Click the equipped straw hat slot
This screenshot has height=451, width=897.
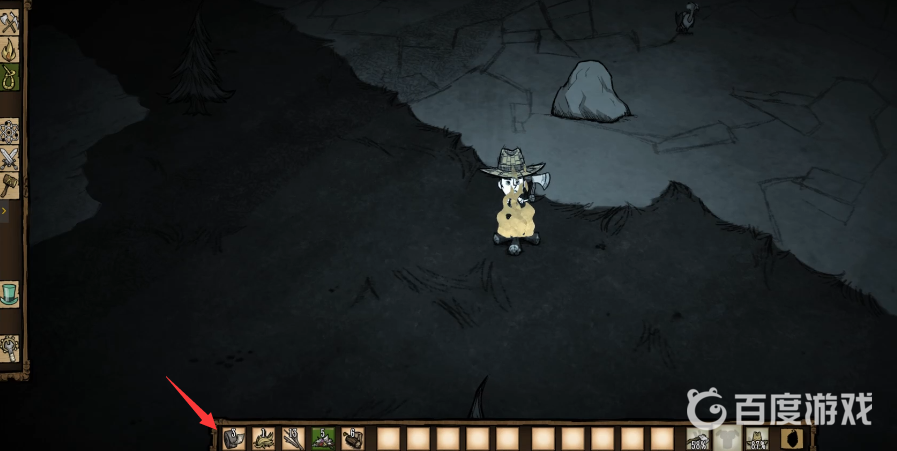(757, 438)
